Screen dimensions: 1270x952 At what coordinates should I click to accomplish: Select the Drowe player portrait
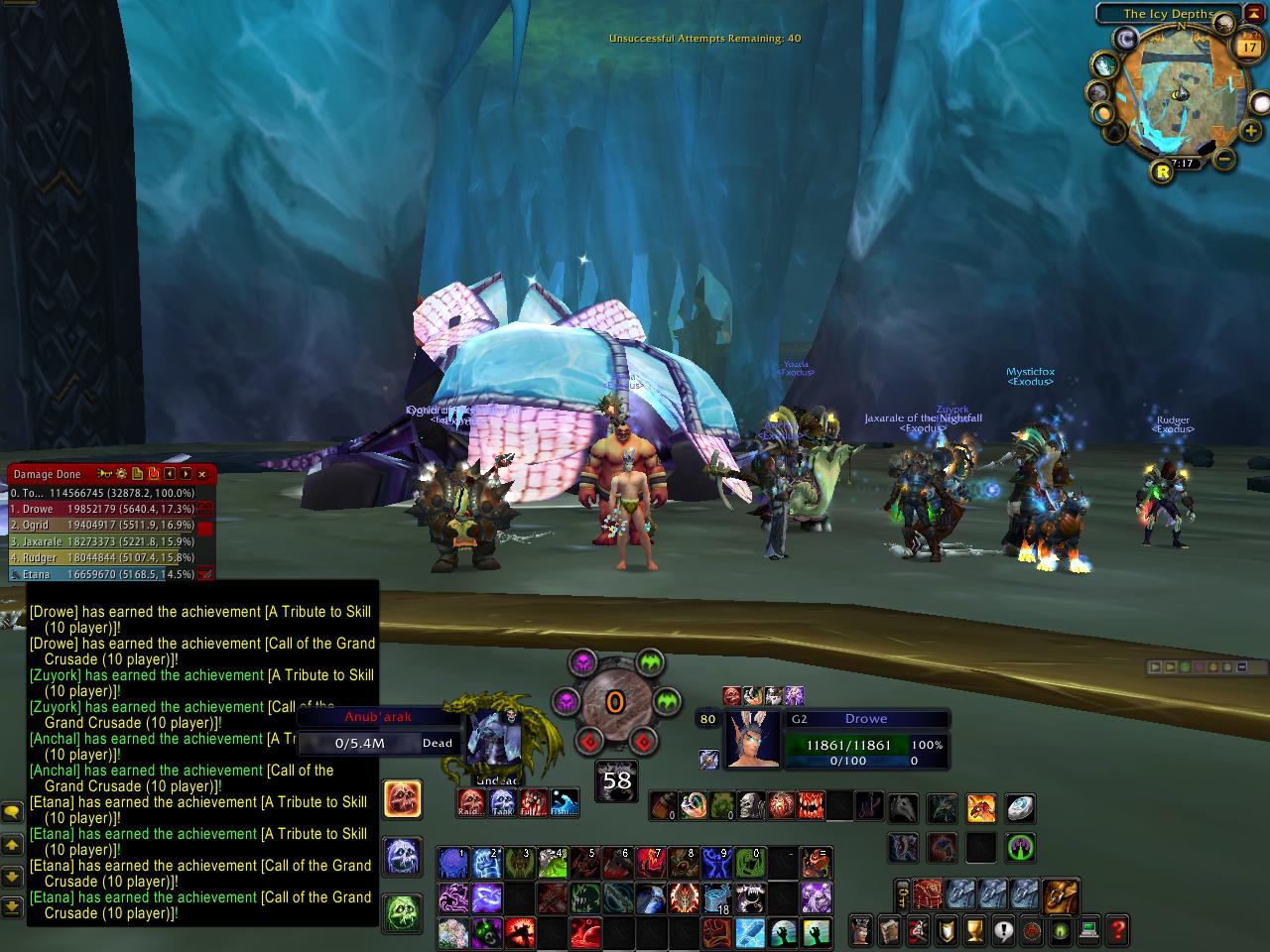pyautogui.click(x=752, y=739)
